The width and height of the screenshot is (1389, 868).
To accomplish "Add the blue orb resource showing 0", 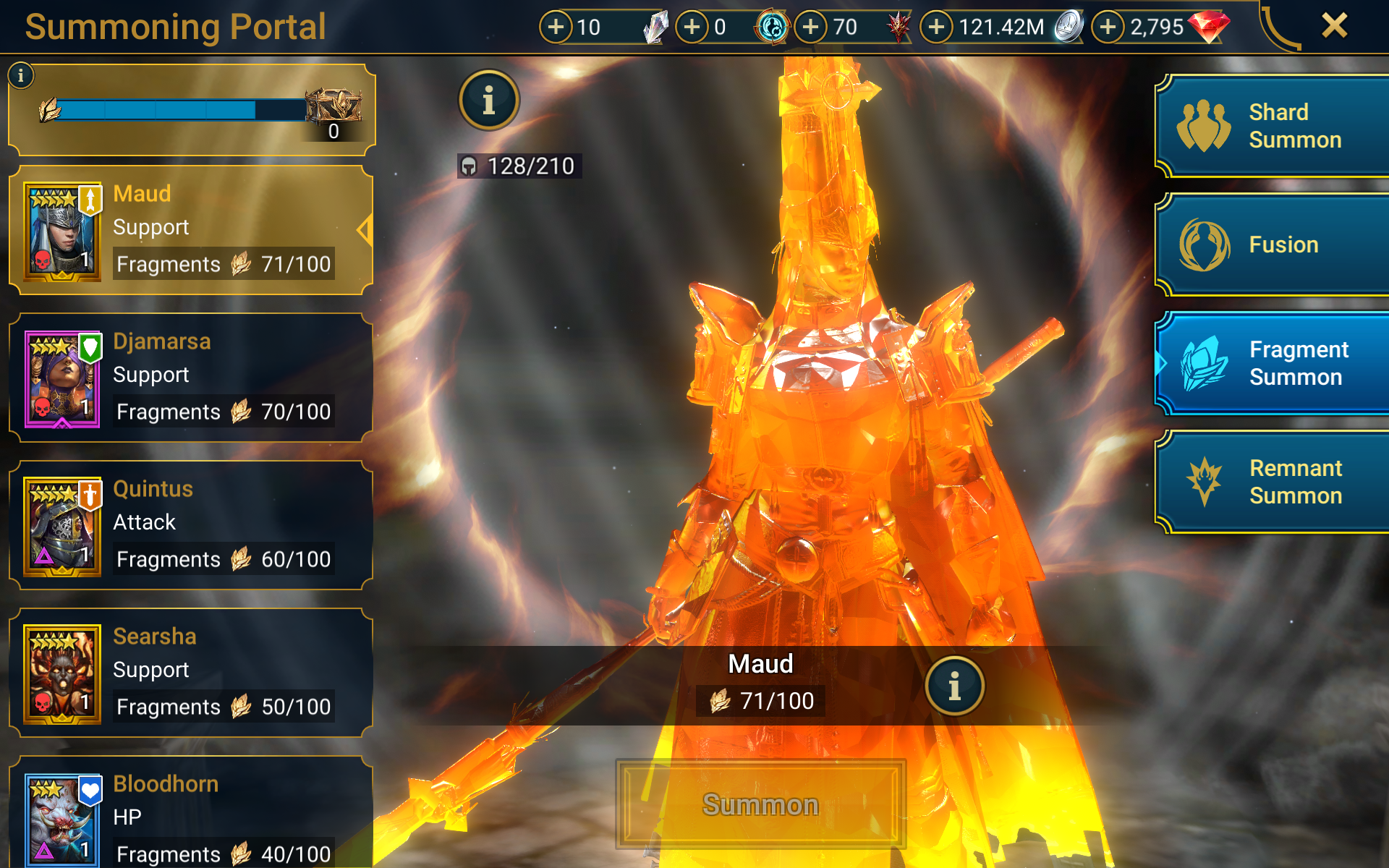I will pos(692,27).
